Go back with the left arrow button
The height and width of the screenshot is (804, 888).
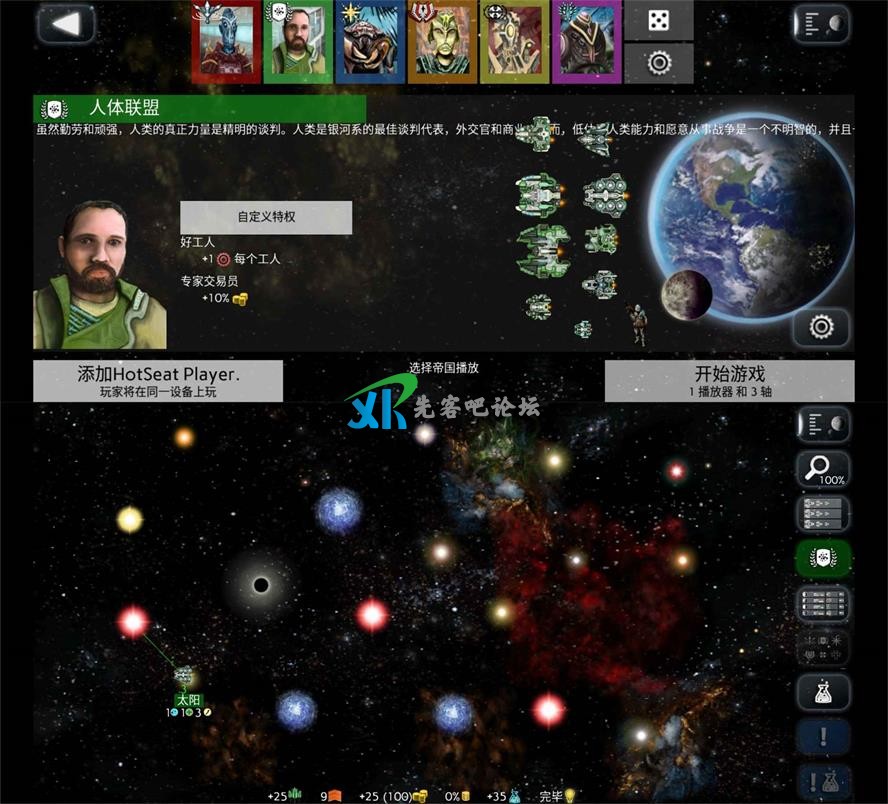tap(66, 25)
